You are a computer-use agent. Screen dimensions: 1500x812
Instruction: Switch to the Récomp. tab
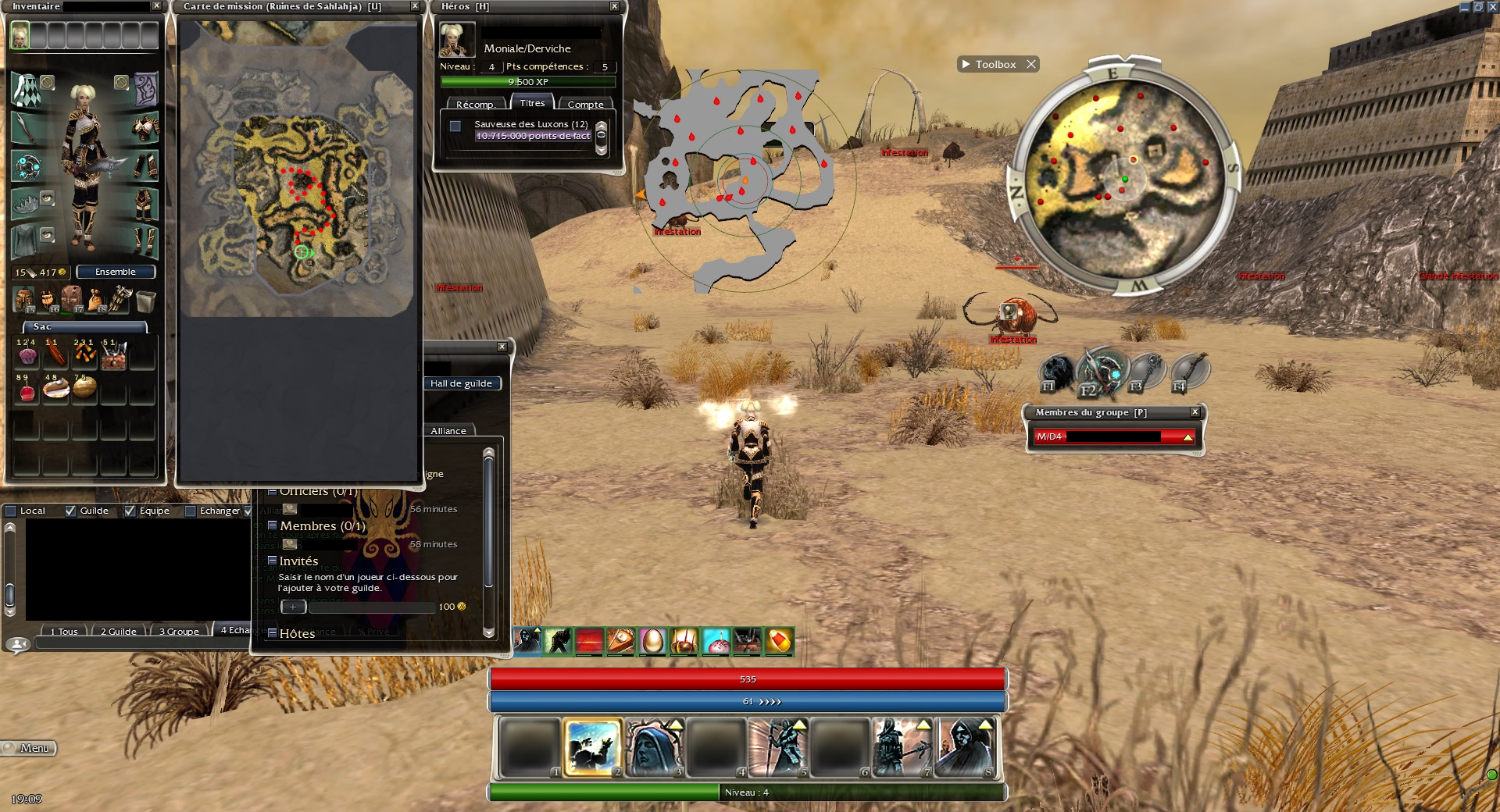(476, 105)
